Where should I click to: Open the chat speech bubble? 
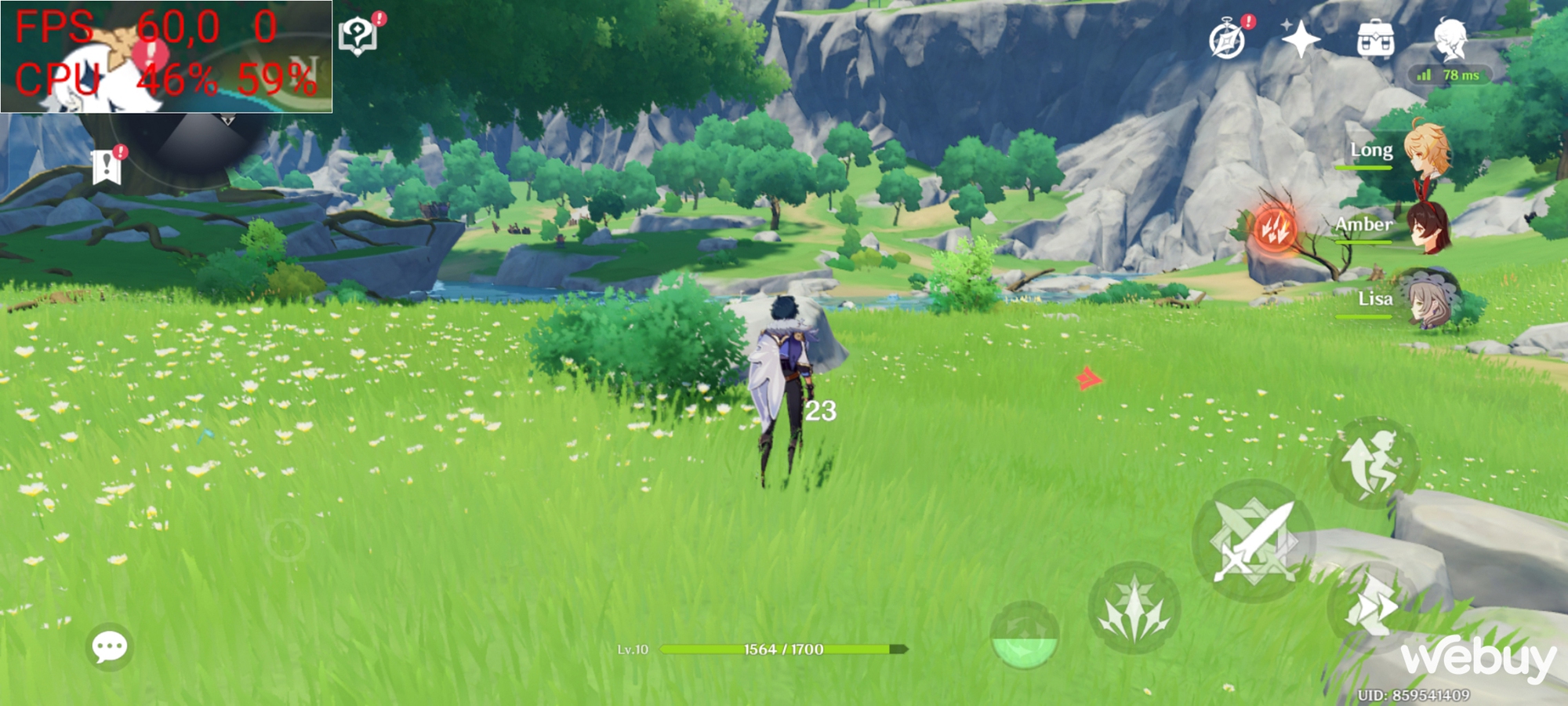pos(109,647)
